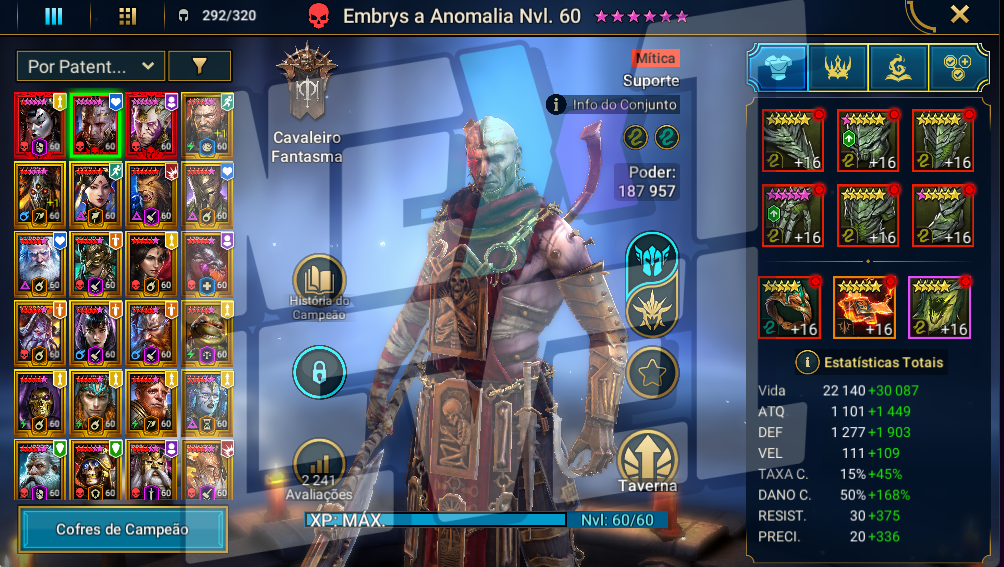Close the champion screen with the X
Viewport: 1004px width, 567px height.
tap(959, 15)
